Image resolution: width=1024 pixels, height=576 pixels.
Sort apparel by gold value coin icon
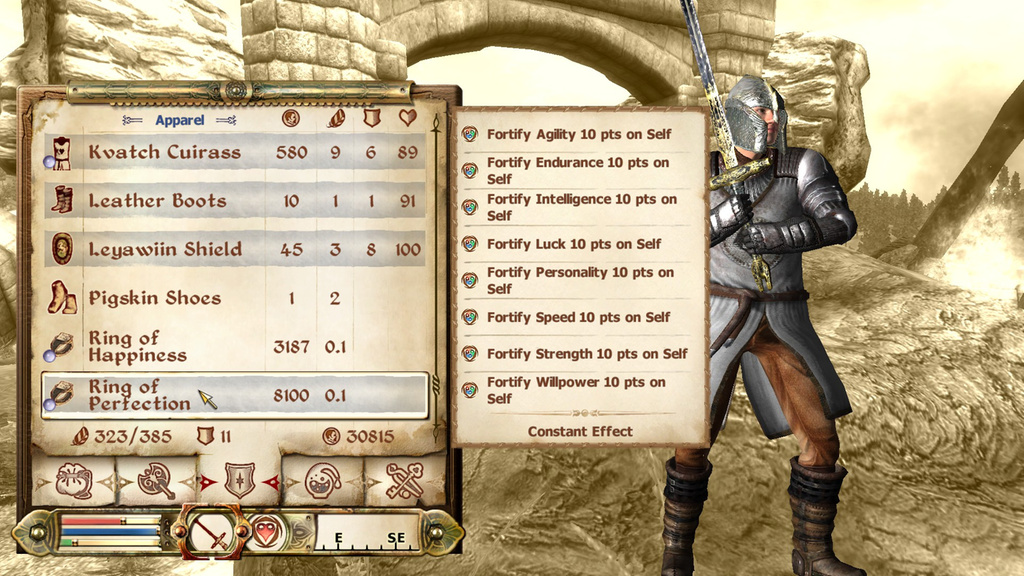(x=290, y=118)
